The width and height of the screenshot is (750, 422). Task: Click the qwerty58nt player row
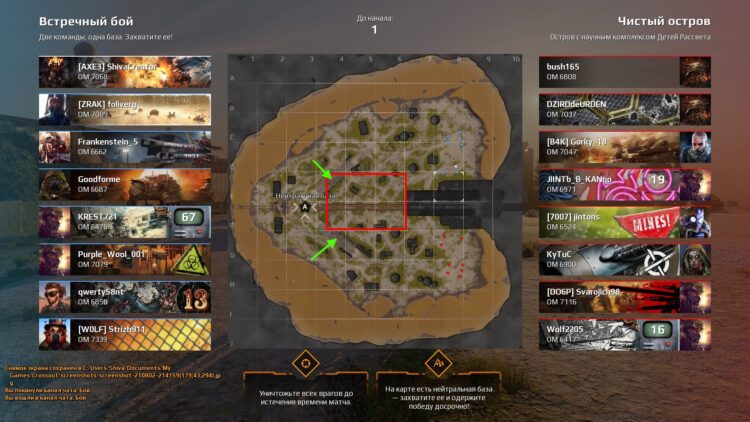[x=125, y=297]
